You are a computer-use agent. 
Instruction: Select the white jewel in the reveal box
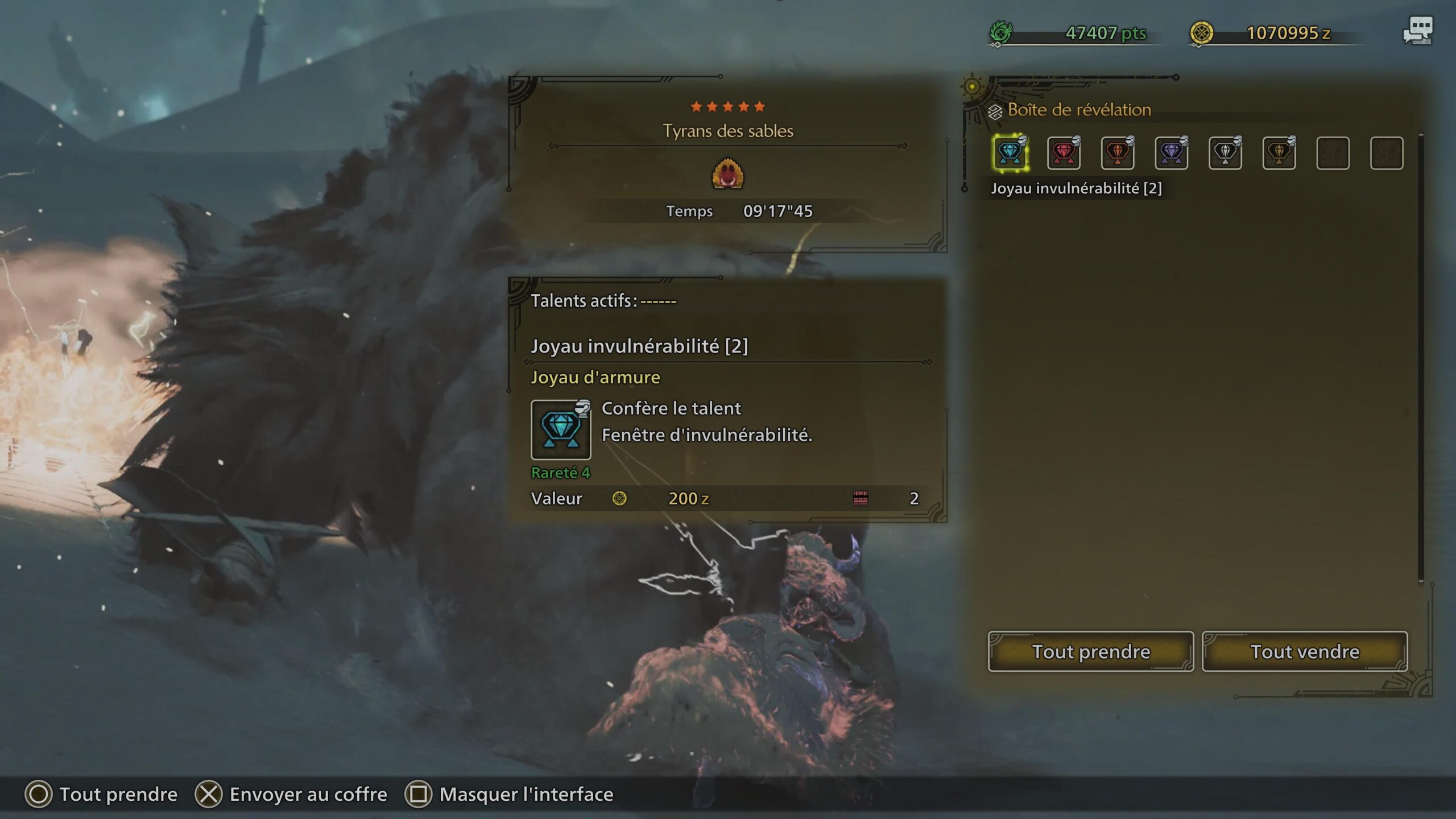coord(1225,152)
